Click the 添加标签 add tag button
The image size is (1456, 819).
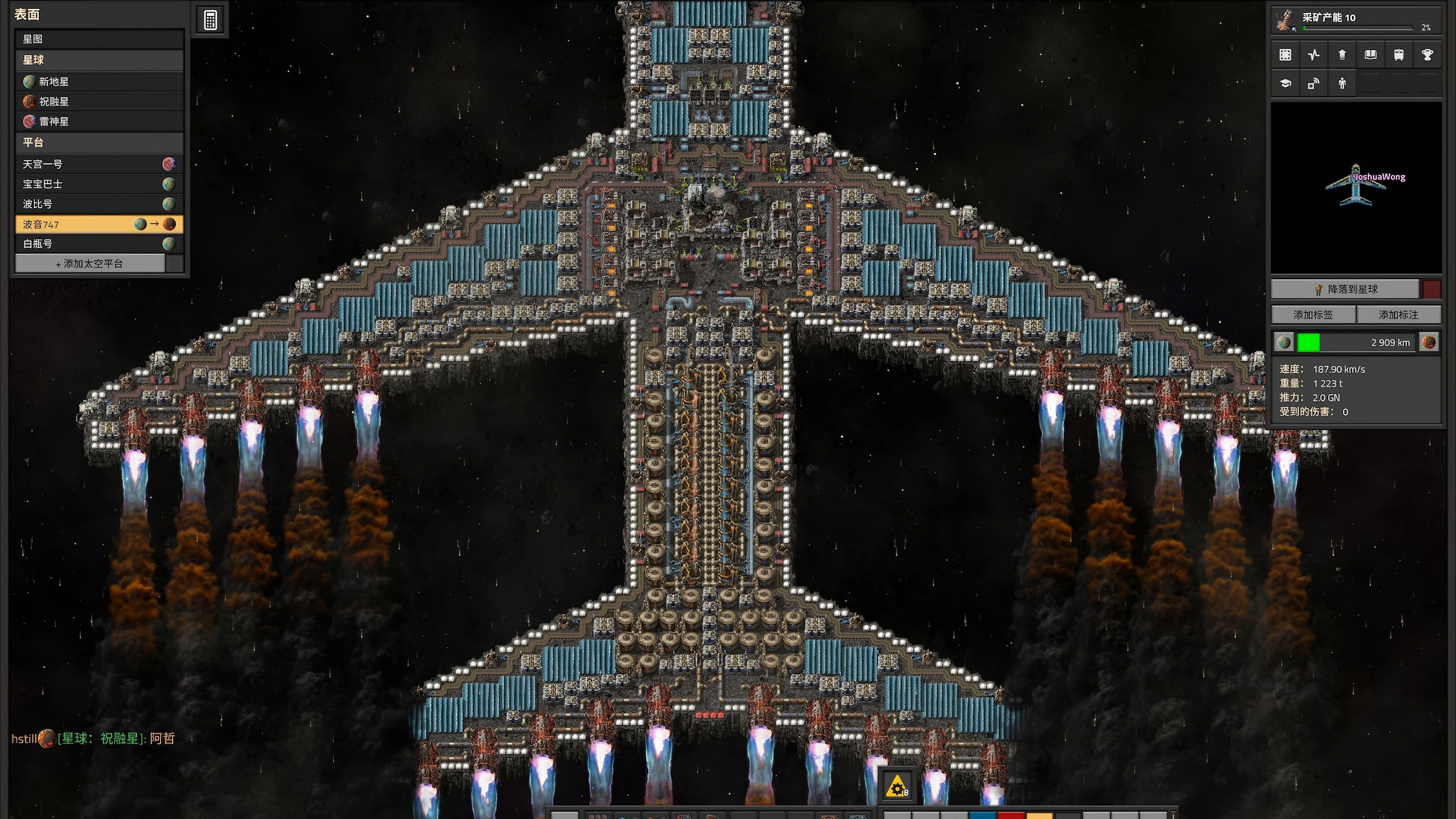[x=1313, y=315]
